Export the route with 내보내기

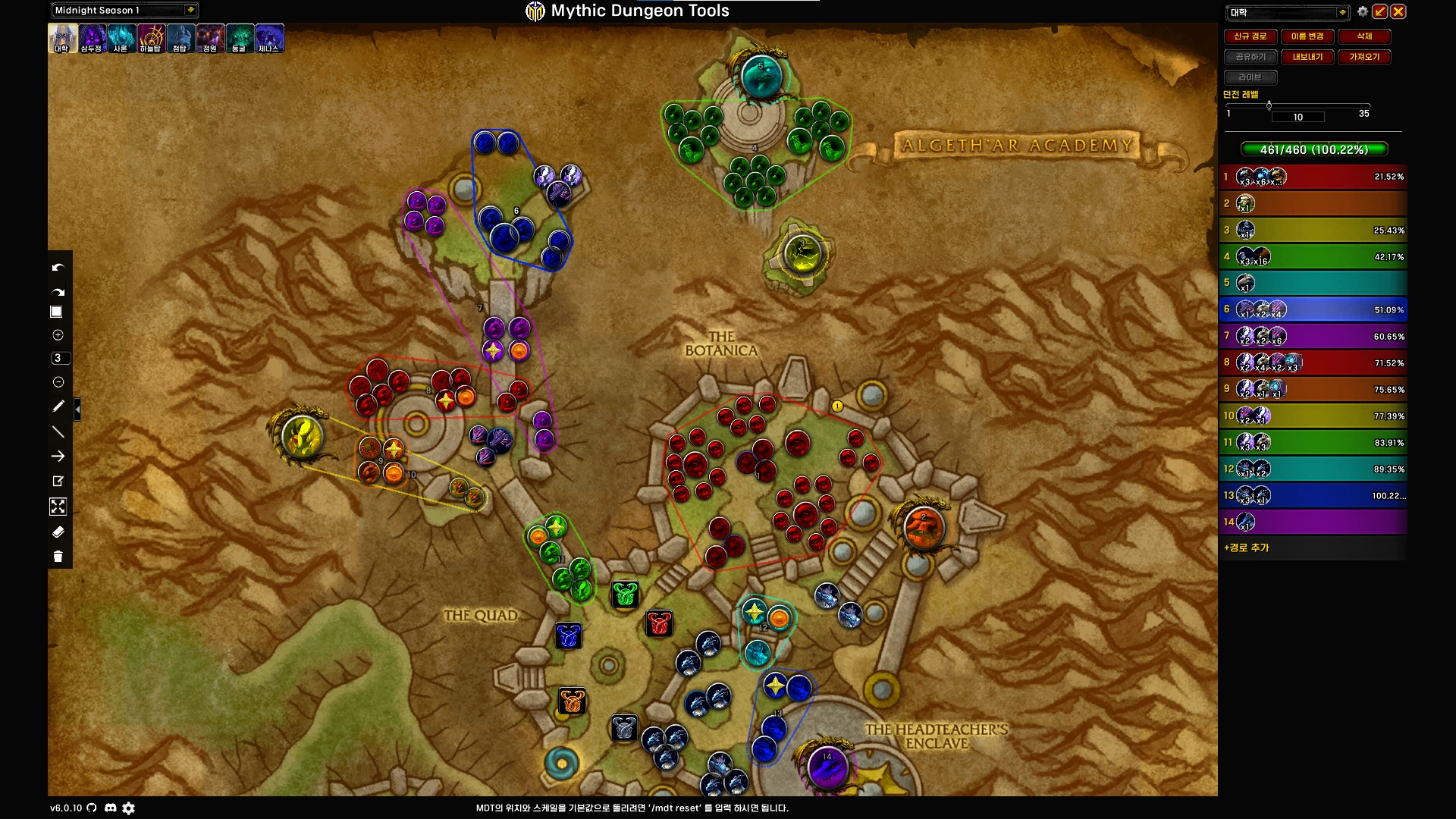tap(1307, 57)
